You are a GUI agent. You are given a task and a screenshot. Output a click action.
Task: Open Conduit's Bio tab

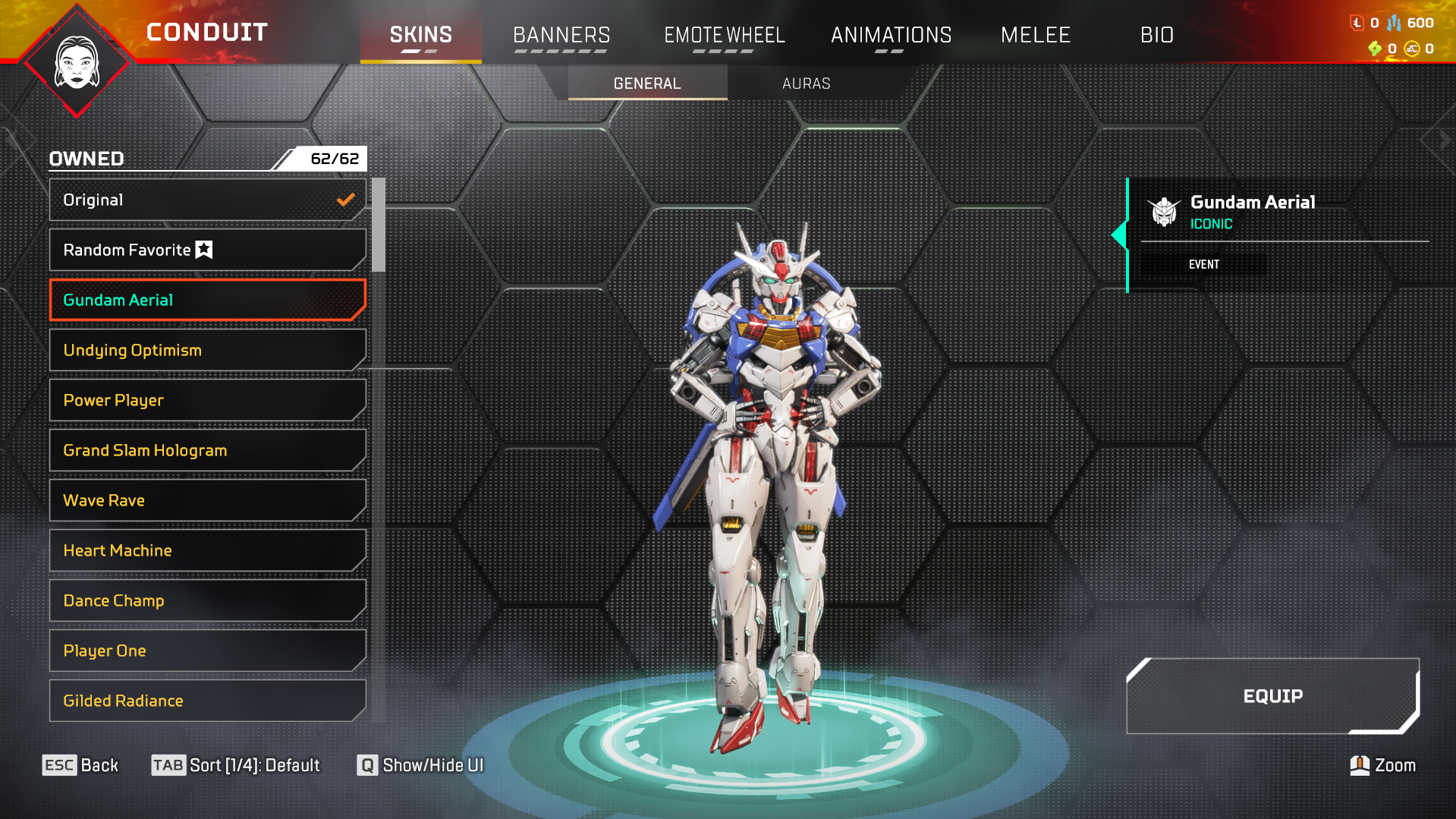[x=1156, y=35]
